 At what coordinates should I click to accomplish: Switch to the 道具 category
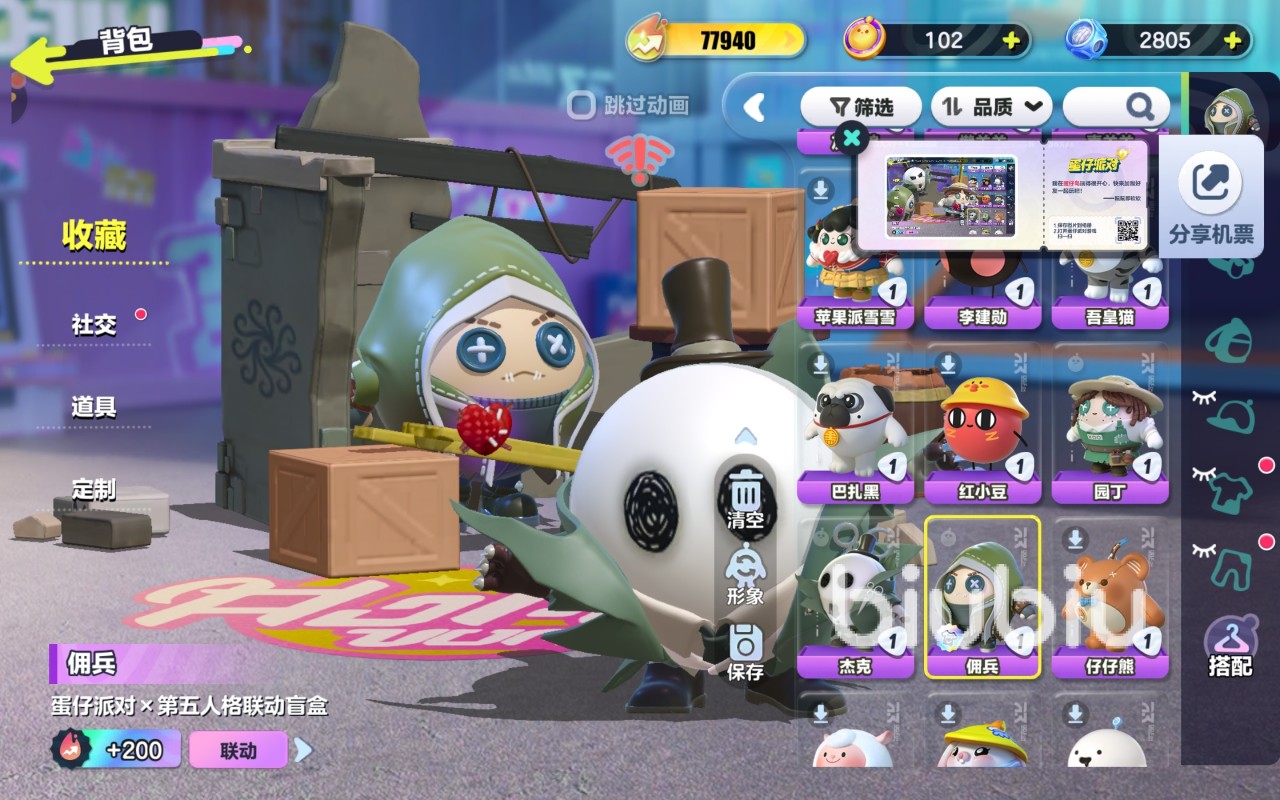point(94,407)
